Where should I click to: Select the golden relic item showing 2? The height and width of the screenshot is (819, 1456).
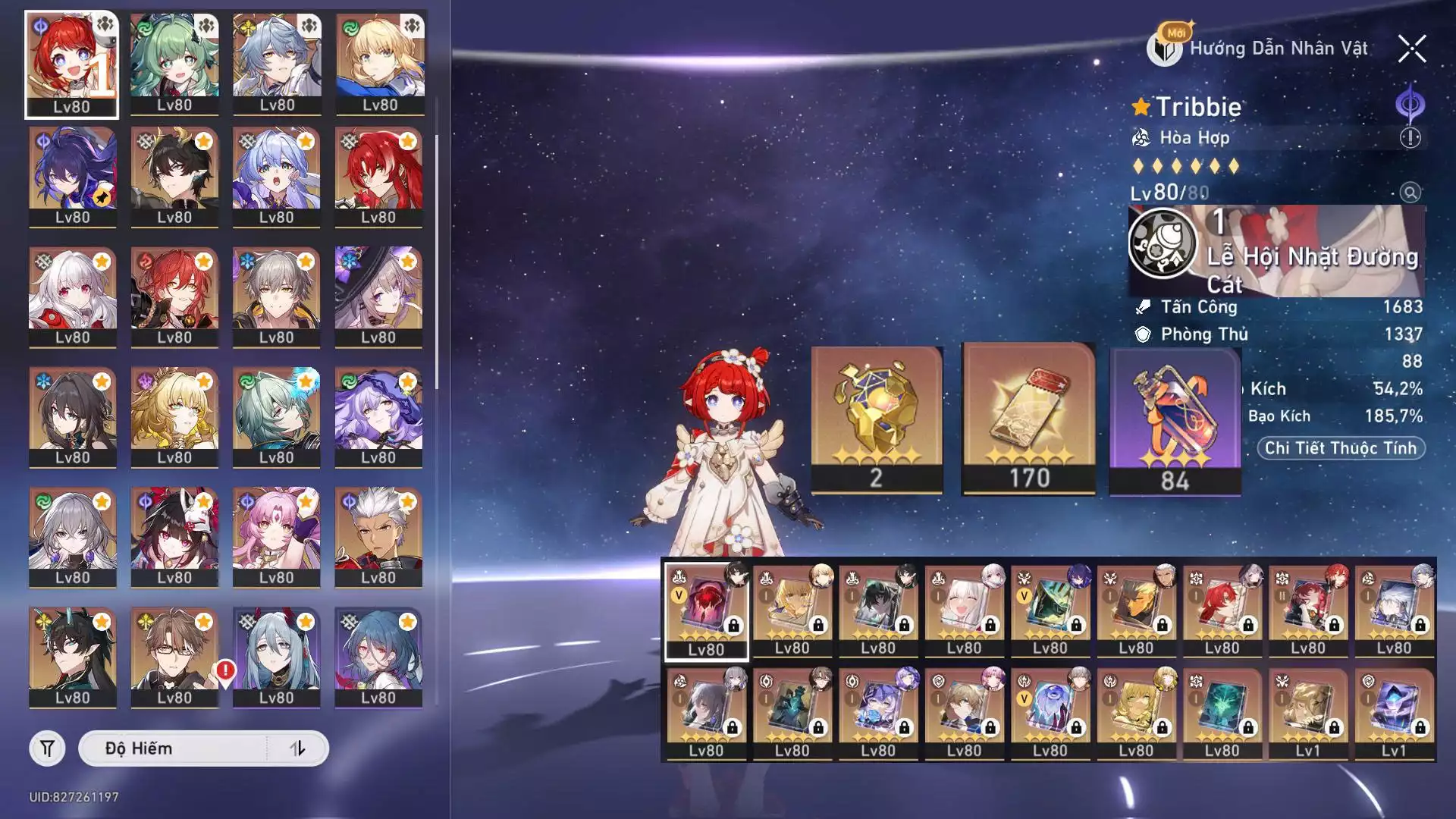click(x=877, y=419)
